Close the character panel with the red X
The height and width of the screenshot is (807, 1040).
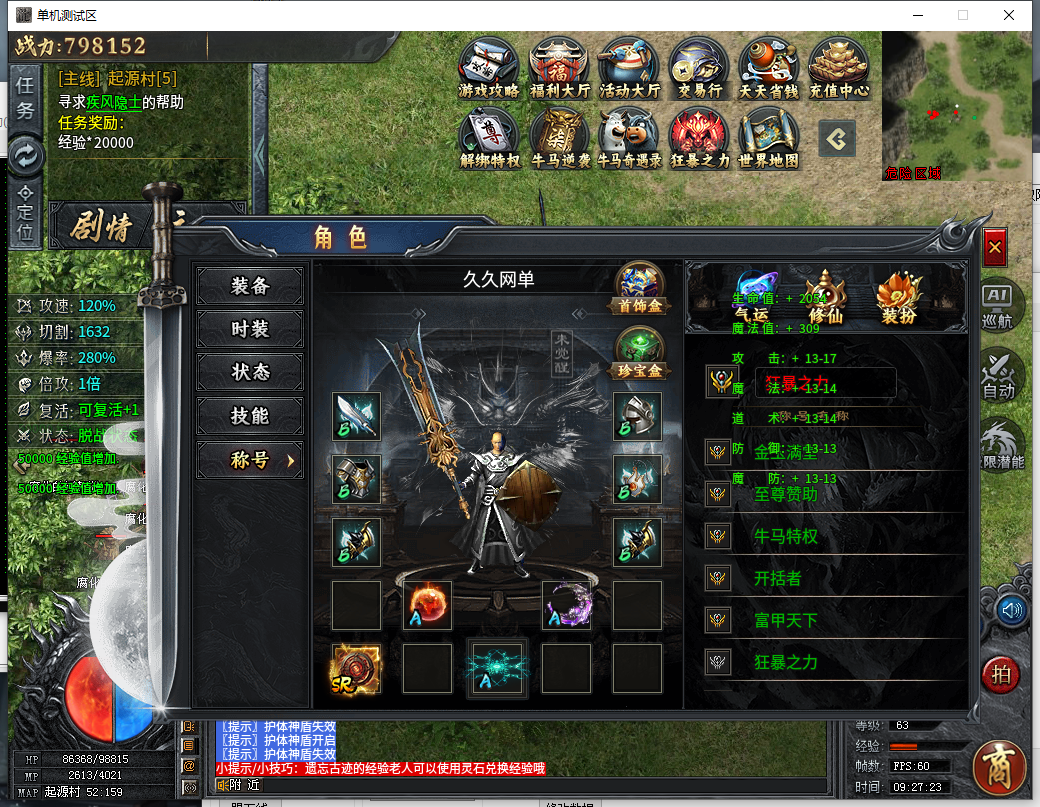[994, 247]
